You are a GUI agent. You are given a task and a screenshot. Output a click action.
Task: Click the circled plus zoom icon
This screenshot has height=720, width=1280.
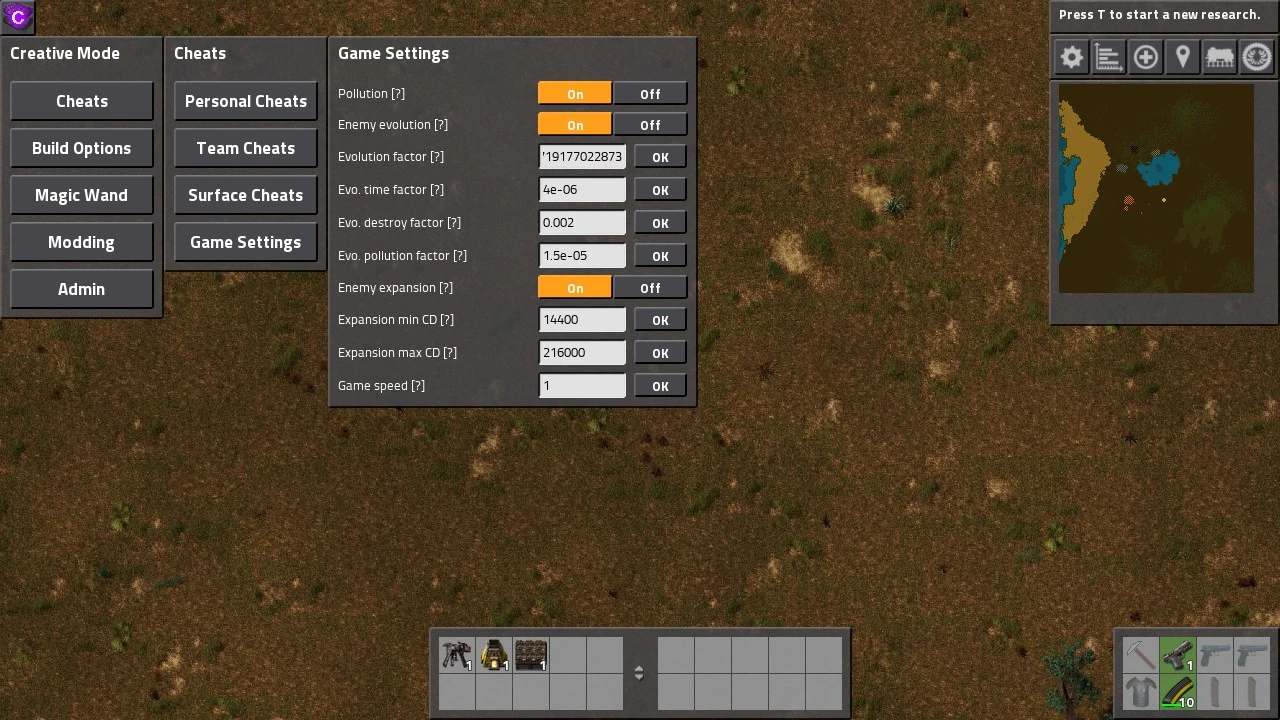click(1146, 57)
